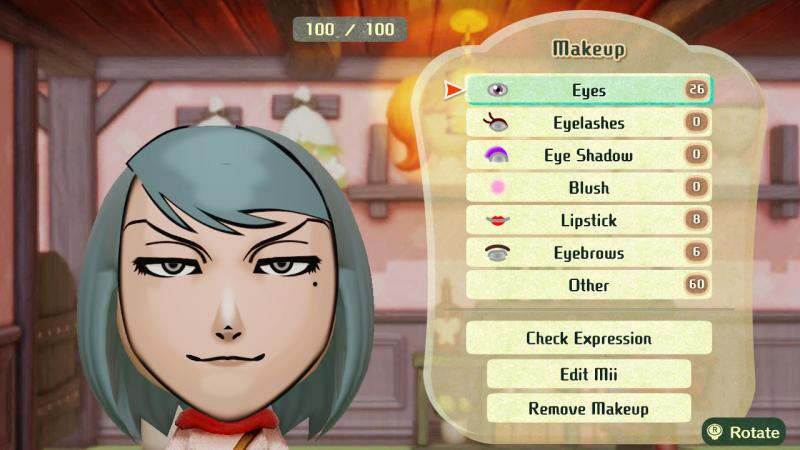Click the Remove Makeup button
Image resolution: width=800 pixels, height=450 pixels.
coord(589,408)
